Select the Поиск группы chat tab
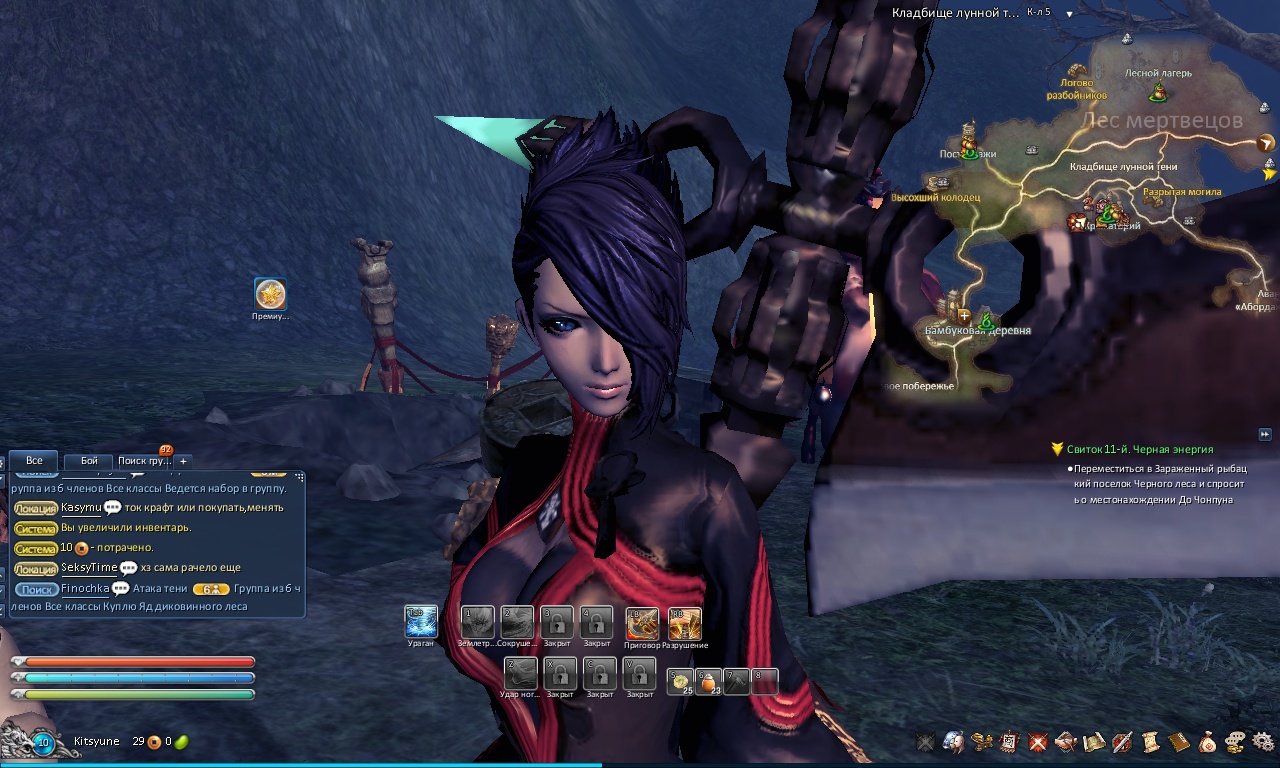The width and height of the screenshot is (1280, 768). [x=143, y=461]
